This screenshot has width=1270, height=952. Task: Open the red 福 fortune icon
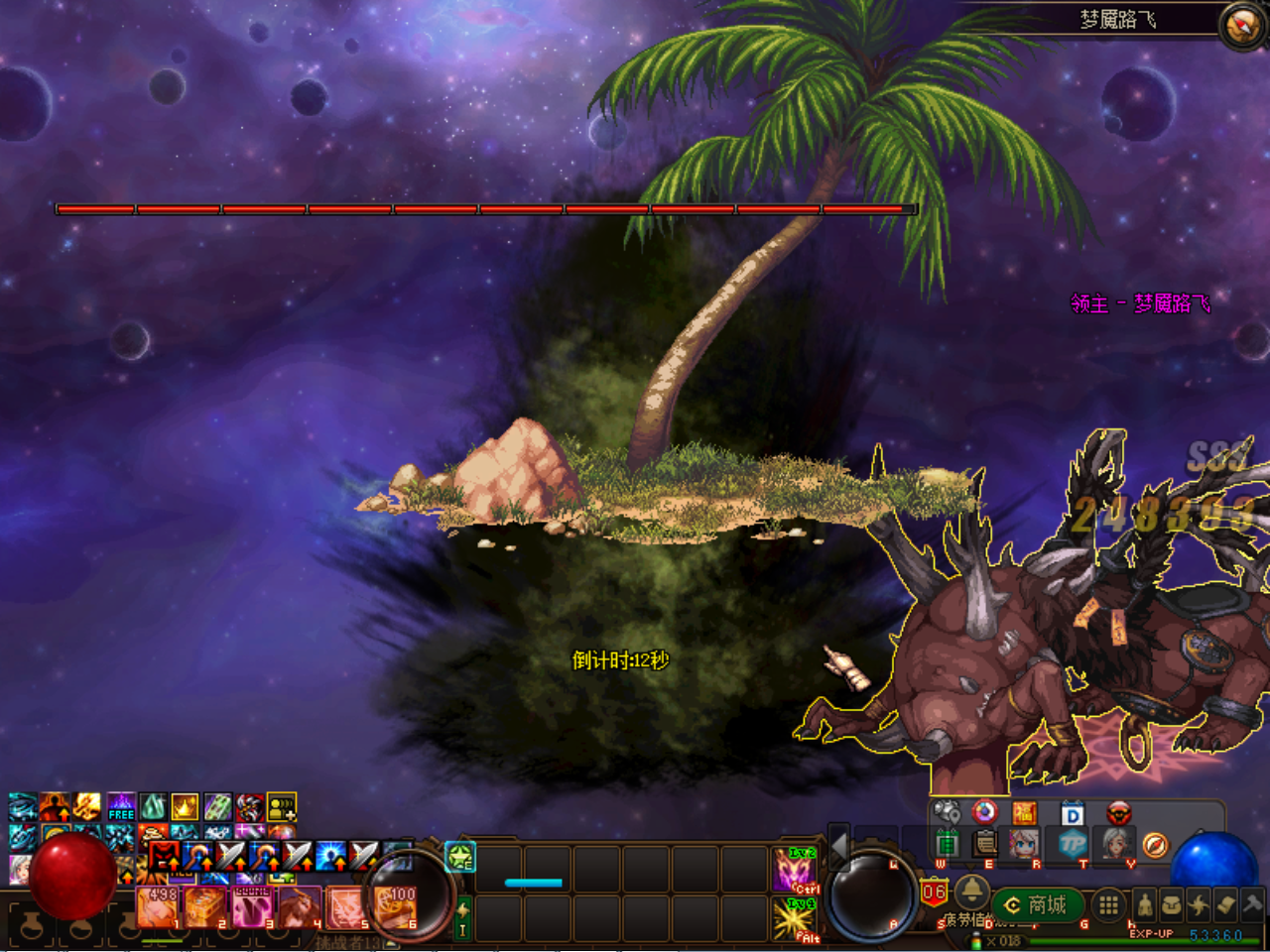pyautogui.click(x=1024, y=813)
